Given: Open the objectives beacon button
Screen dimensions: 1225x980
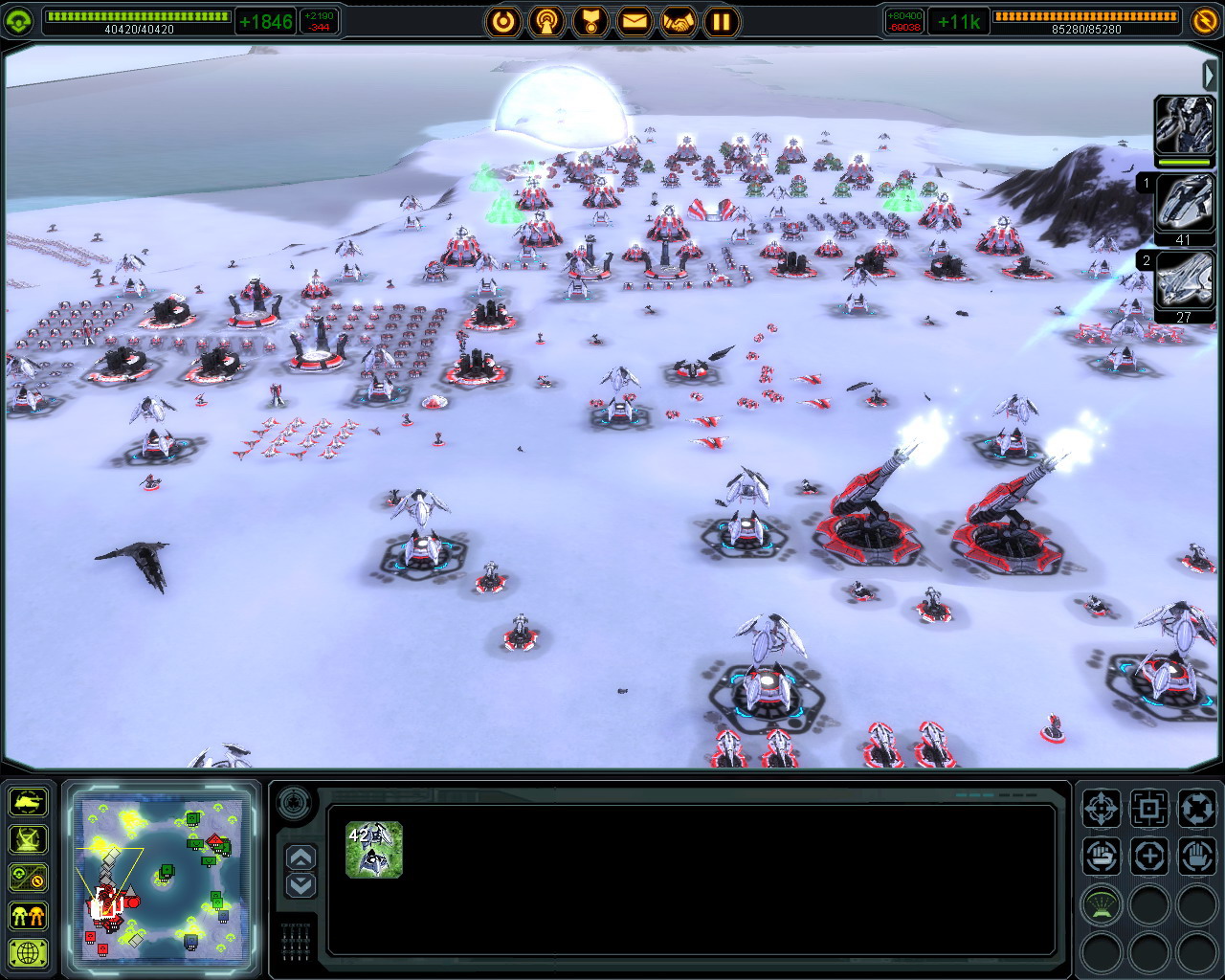Looking at the screenshot, I should click(x=547, y=21).
